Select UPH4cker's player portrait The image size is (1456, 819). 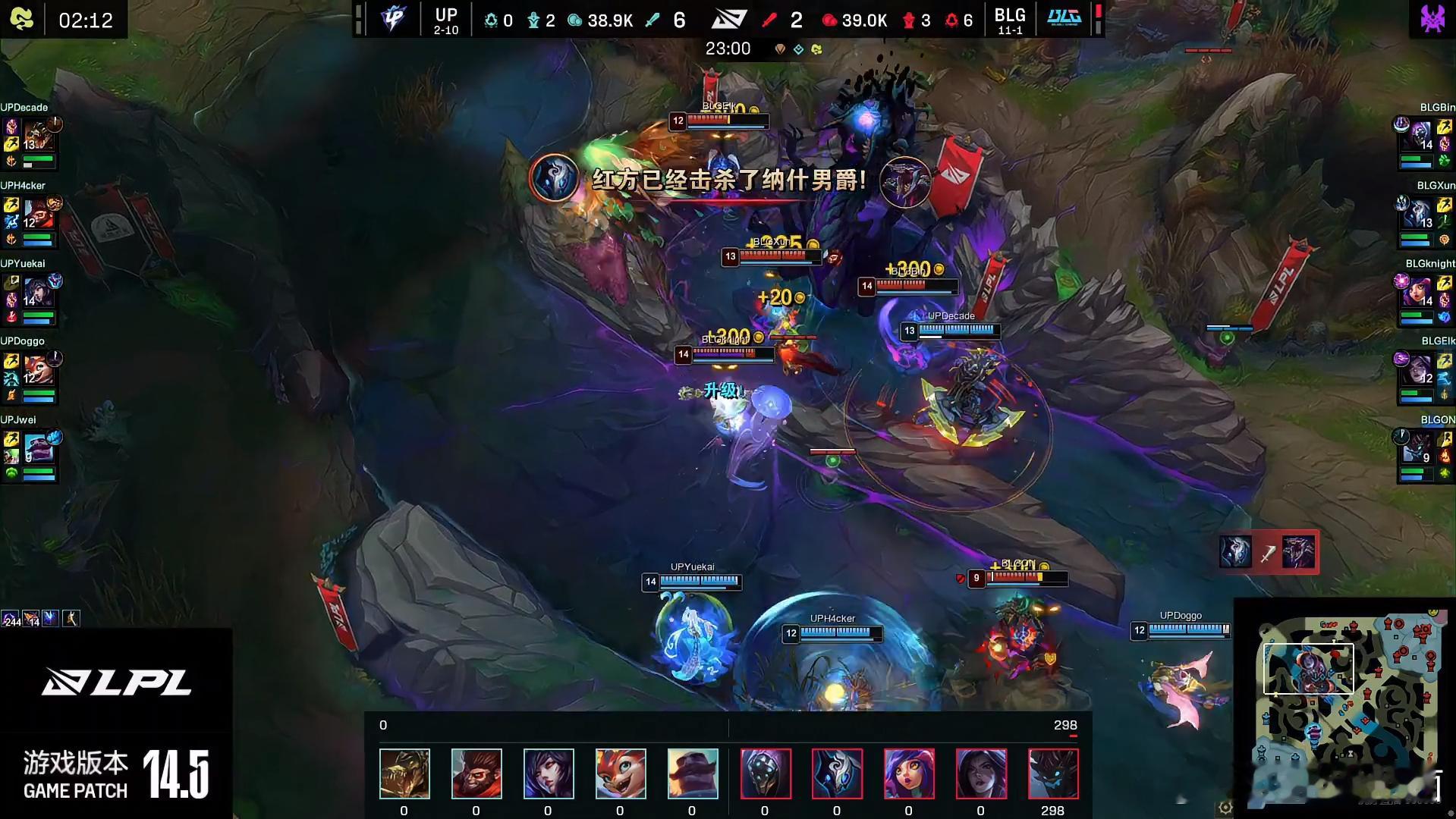click(x=36, y=215)
